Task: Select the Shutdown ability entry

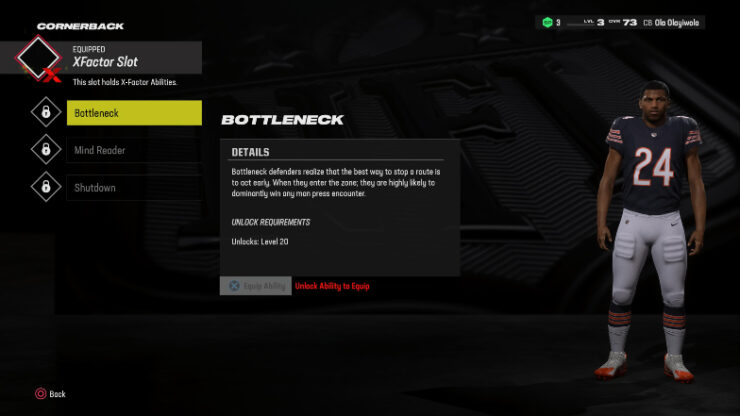Action: click(133, 187)
